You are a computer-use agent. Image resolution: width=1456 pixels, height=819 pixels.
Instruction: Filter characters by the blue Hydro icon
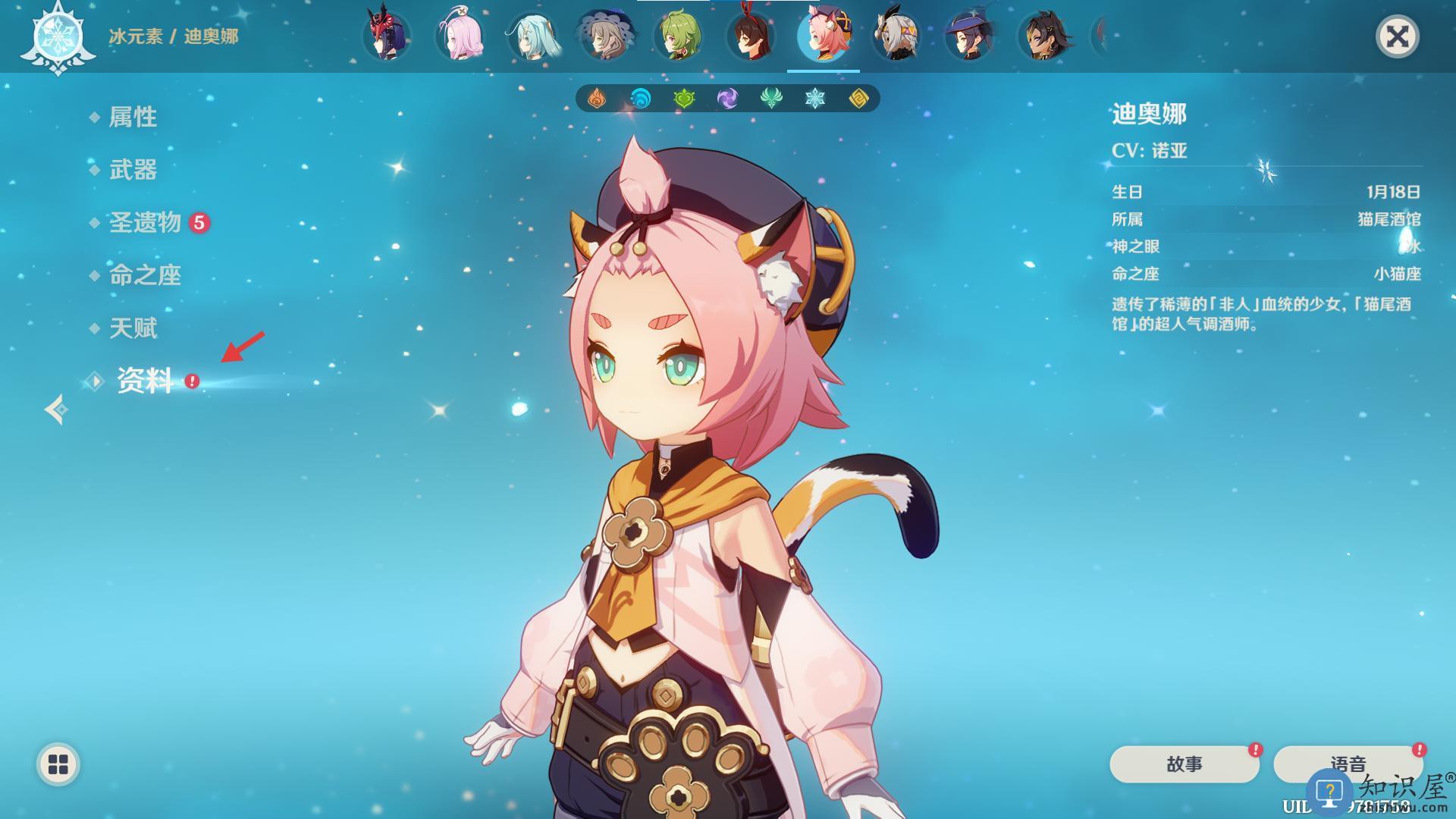click(641, 99)
